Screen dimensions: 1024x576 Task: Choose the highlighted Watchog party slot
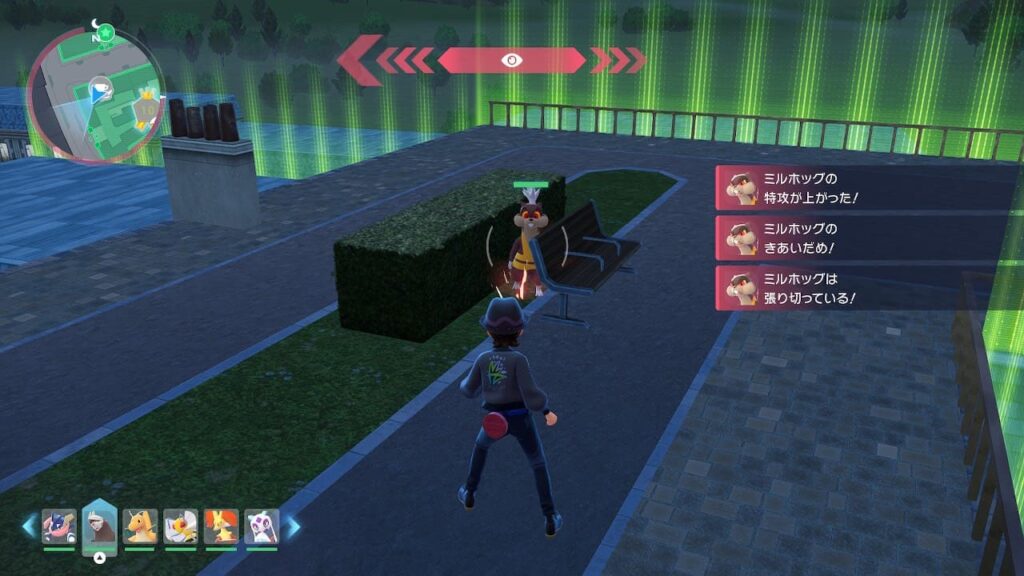point(100,523)
